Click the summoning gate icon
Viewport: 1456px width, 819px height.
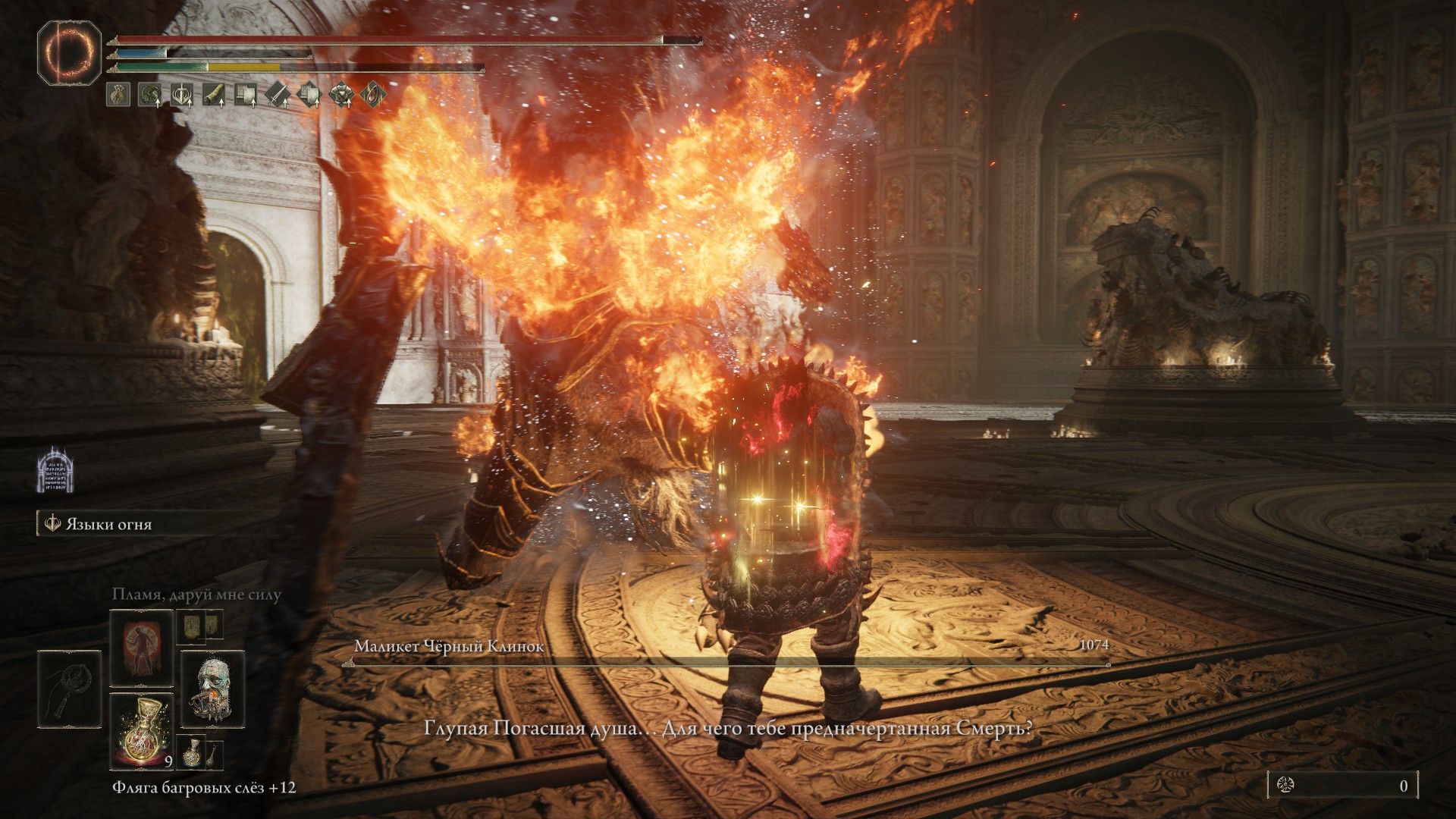coord(55,470)
